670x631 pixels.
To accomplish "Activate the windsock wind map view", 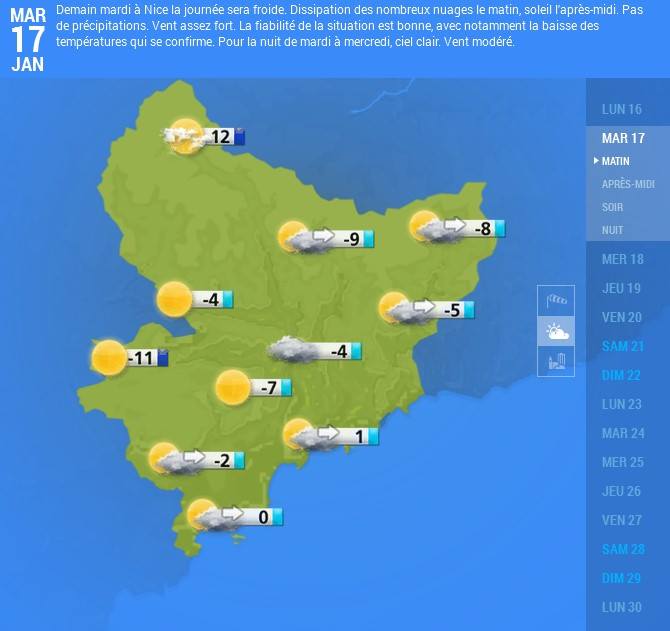I will pyautogui.click(x=556, y=300).
